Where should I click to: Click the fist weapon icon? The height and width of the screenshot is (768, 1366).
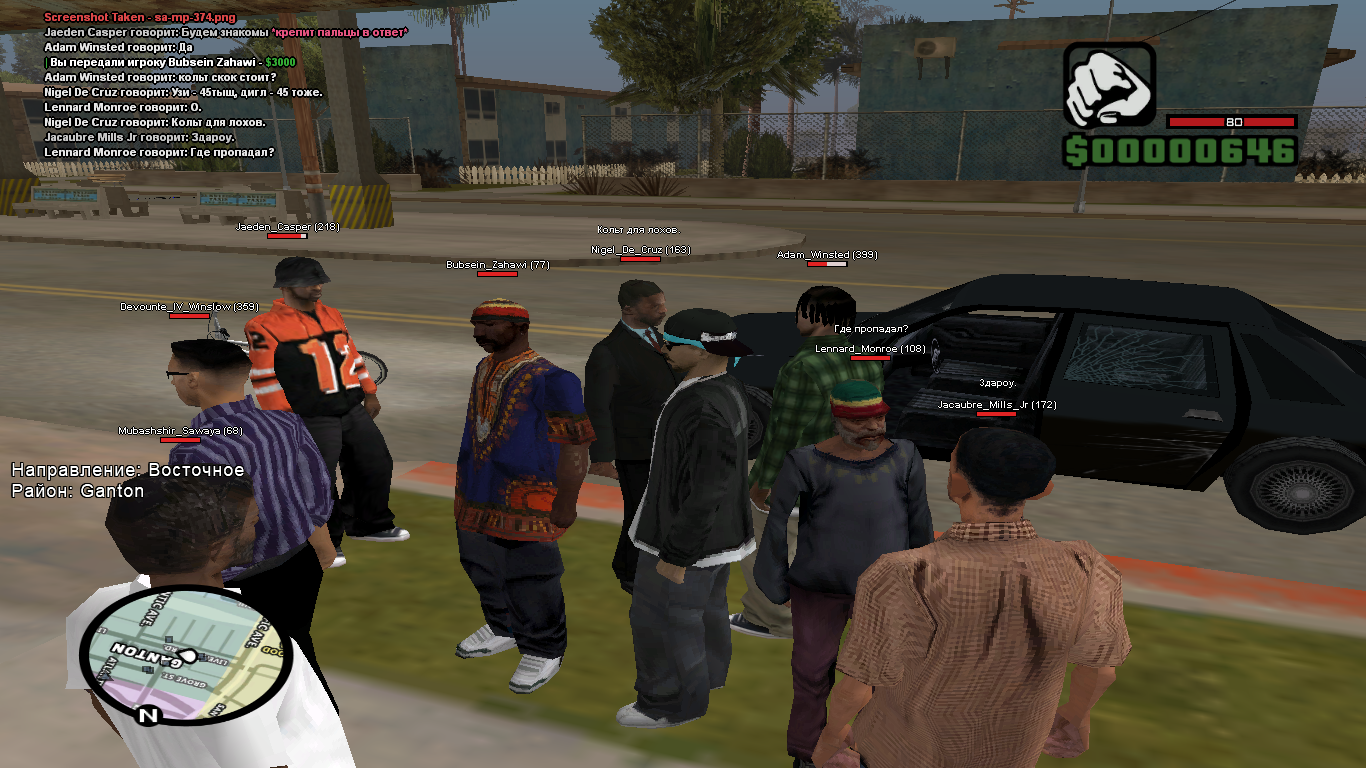click(1109, 86)
